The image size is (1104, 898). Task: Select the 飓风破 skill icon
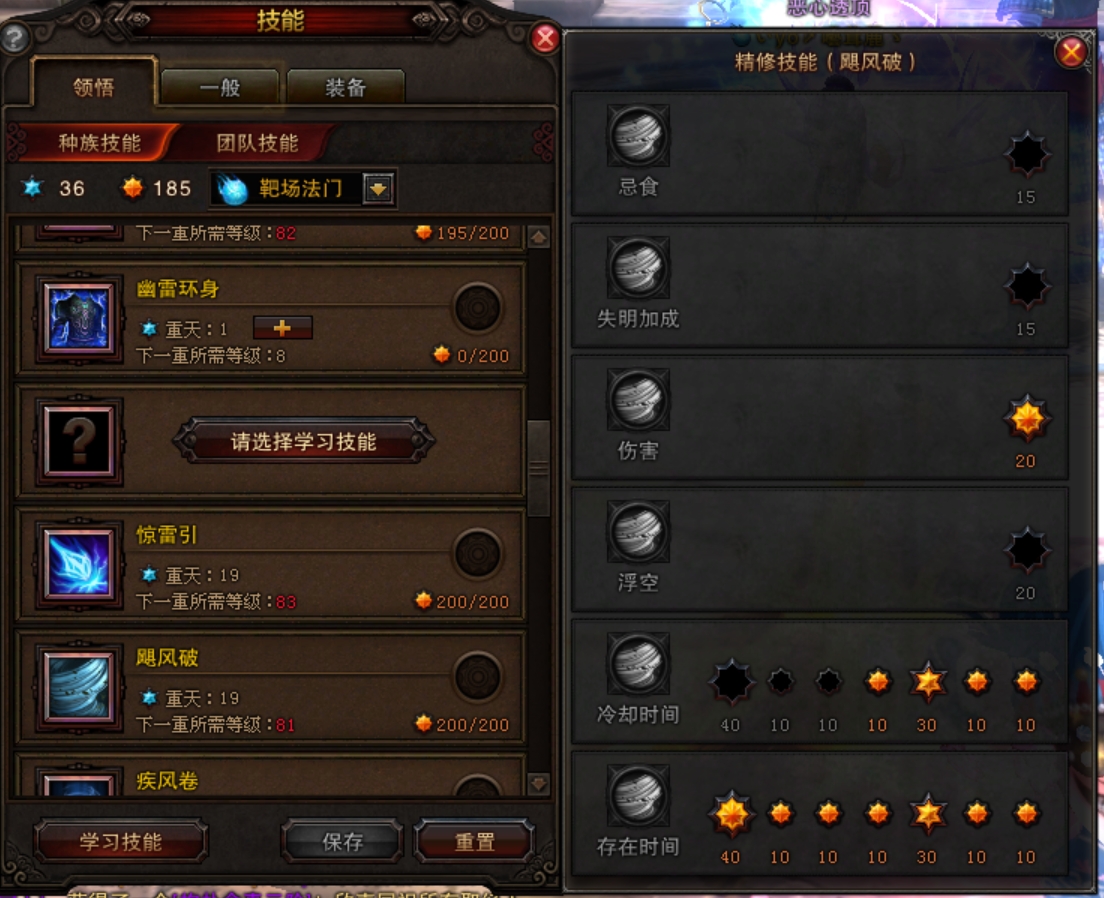tap(79, 687)
